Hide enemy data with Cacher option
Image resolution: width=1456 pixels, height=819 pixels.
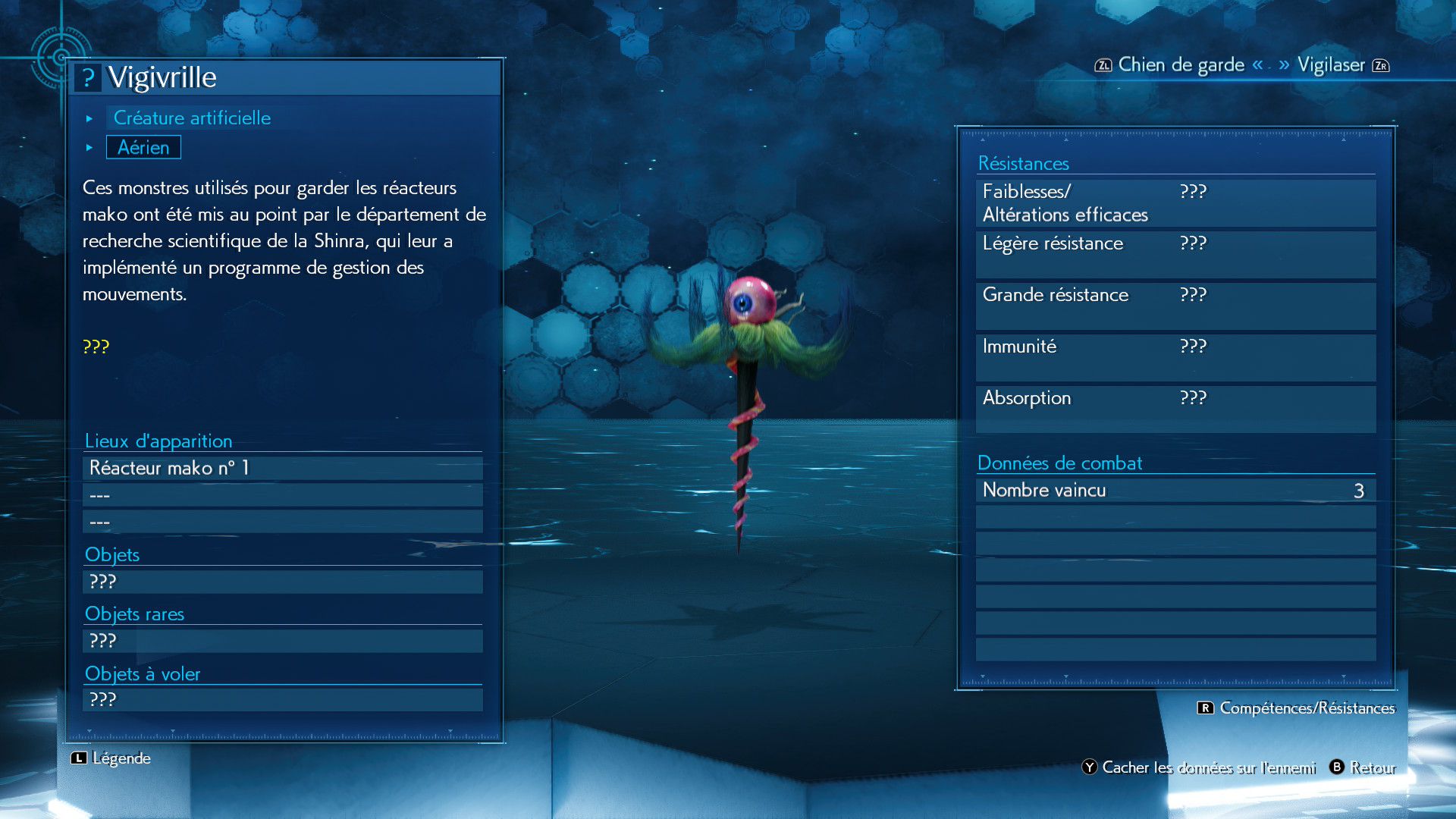[1199, 767]
